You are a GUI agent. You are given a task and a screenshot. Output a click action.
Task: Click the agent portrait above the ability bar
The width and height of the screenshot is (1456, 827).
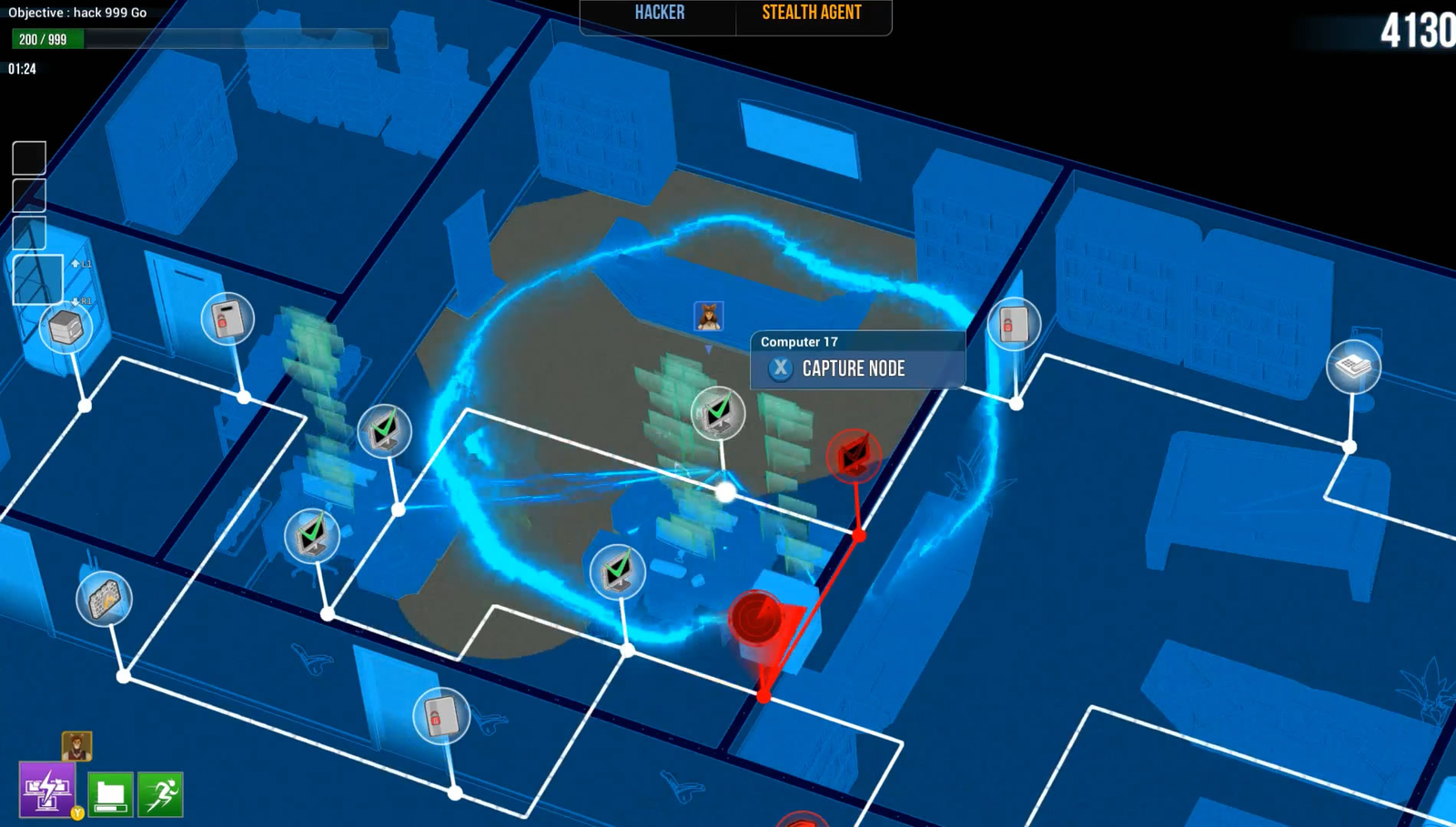coord(76,748)
